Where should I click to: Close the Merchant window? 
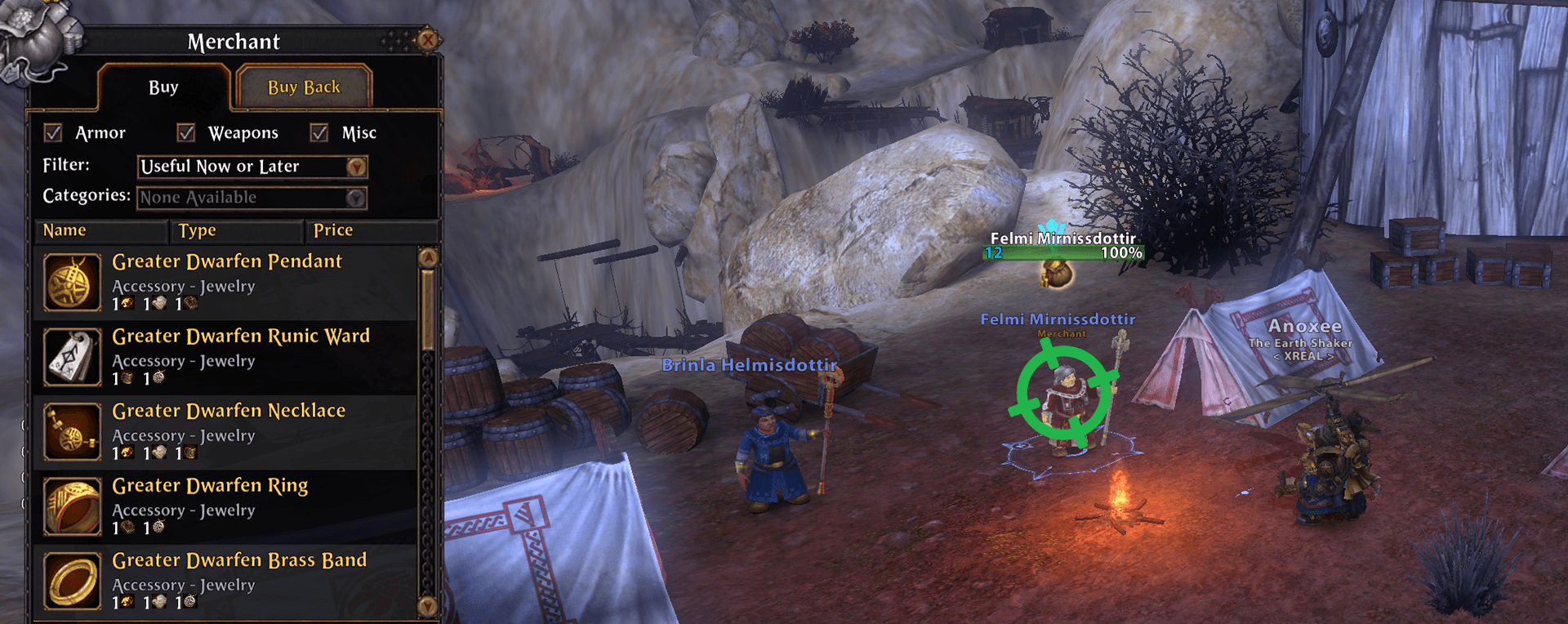coord(427,39)
